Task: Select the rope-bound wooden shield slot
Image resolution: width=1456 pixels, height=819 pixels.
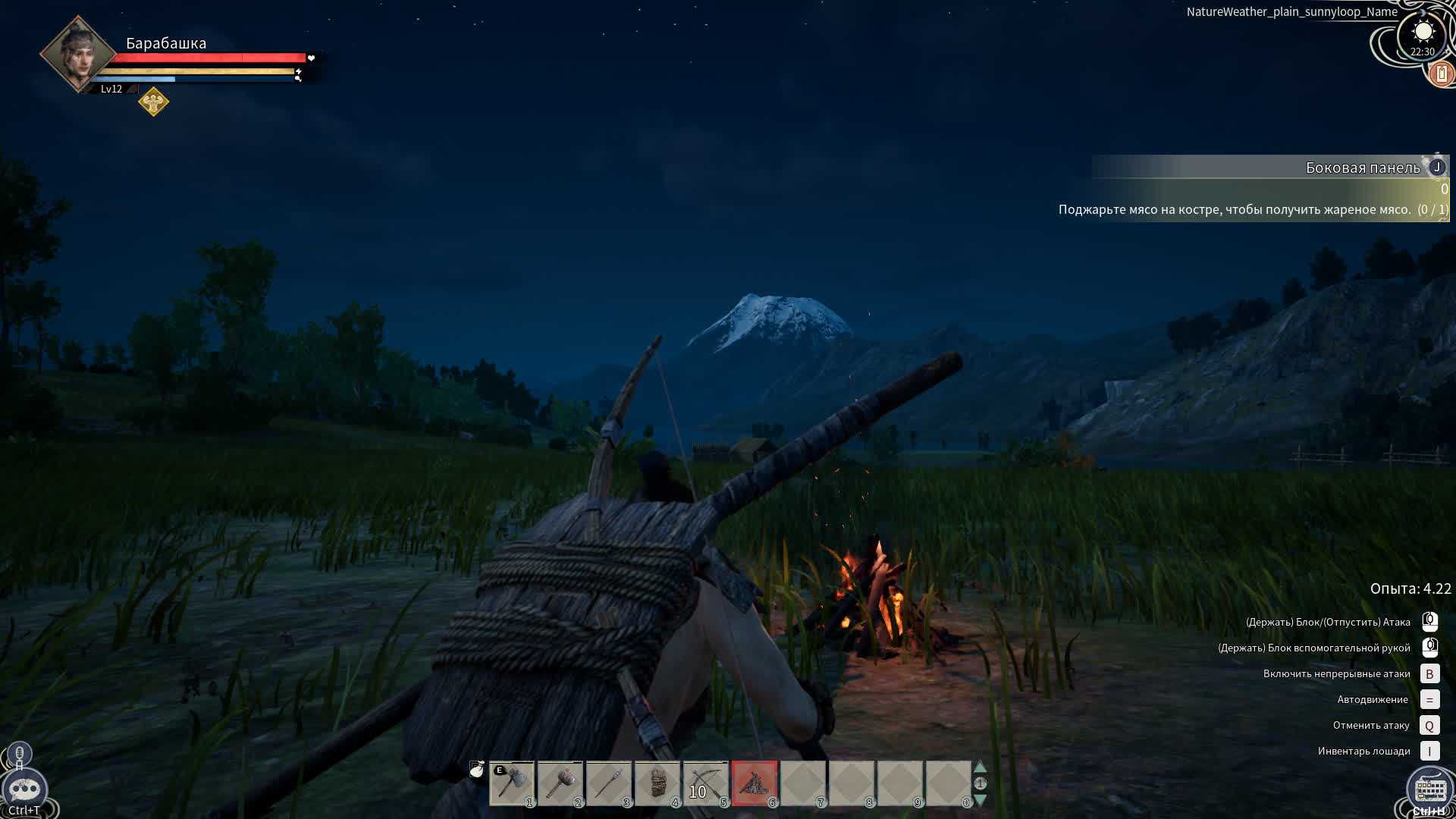Action: click(x=657, y=783)
